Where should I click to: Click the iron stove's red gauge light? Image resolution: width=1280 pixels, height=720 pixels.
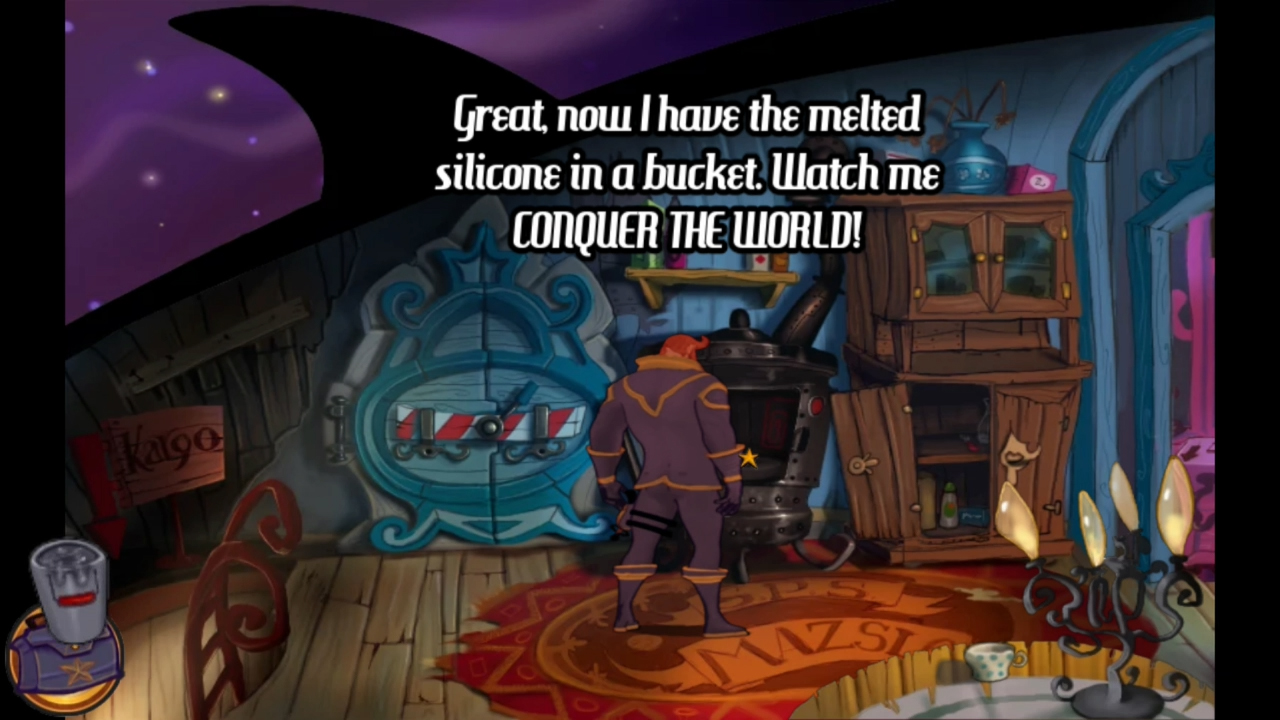point(816,404)
